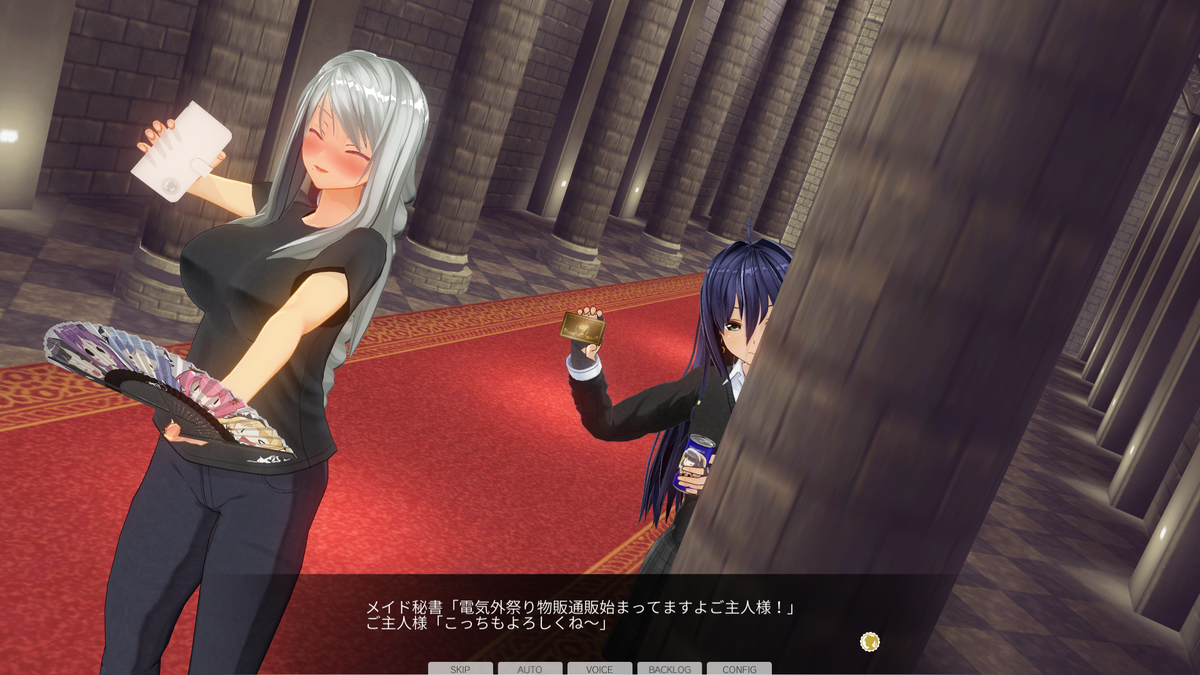Click the SKIP button

pyautogui.click(x=460, y=668)
